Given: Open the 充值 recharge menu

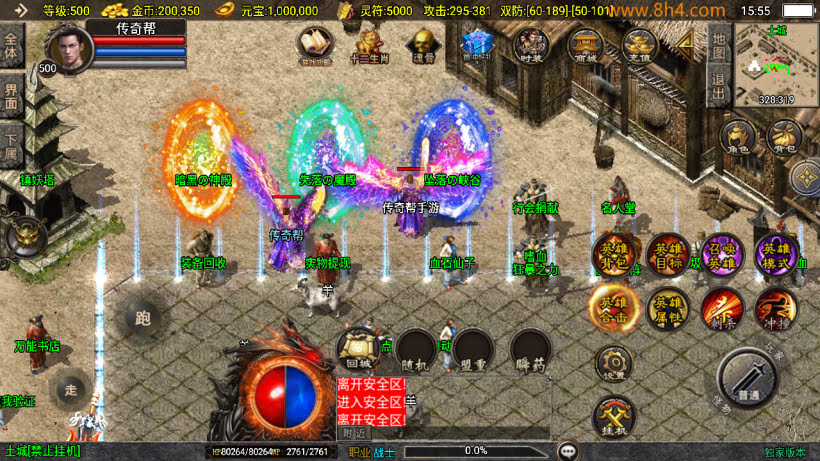Looking at the screenshot, I should click(639, 46).
